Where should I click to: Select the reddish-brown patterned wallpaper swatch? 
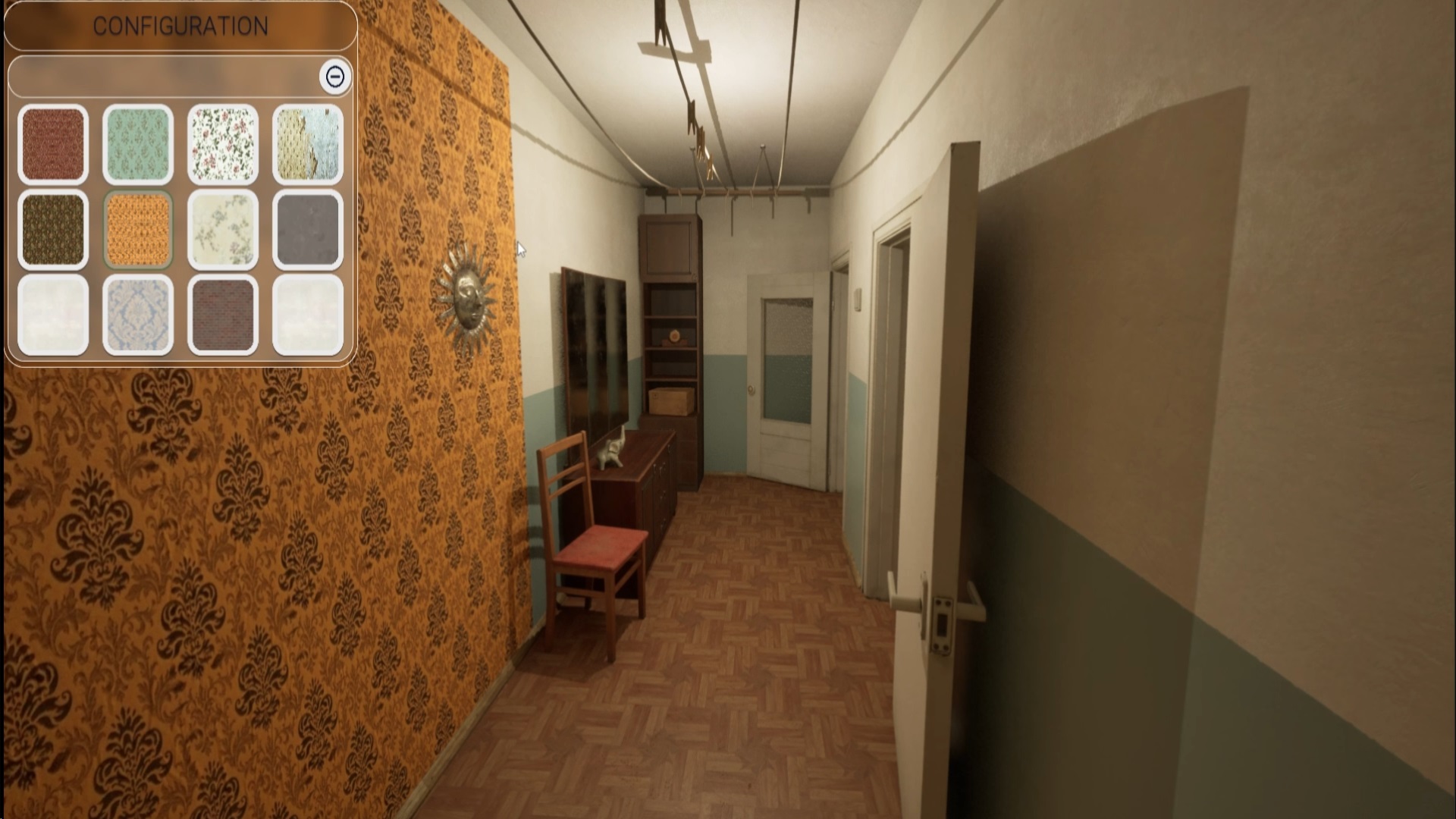[x=53, y=144]
